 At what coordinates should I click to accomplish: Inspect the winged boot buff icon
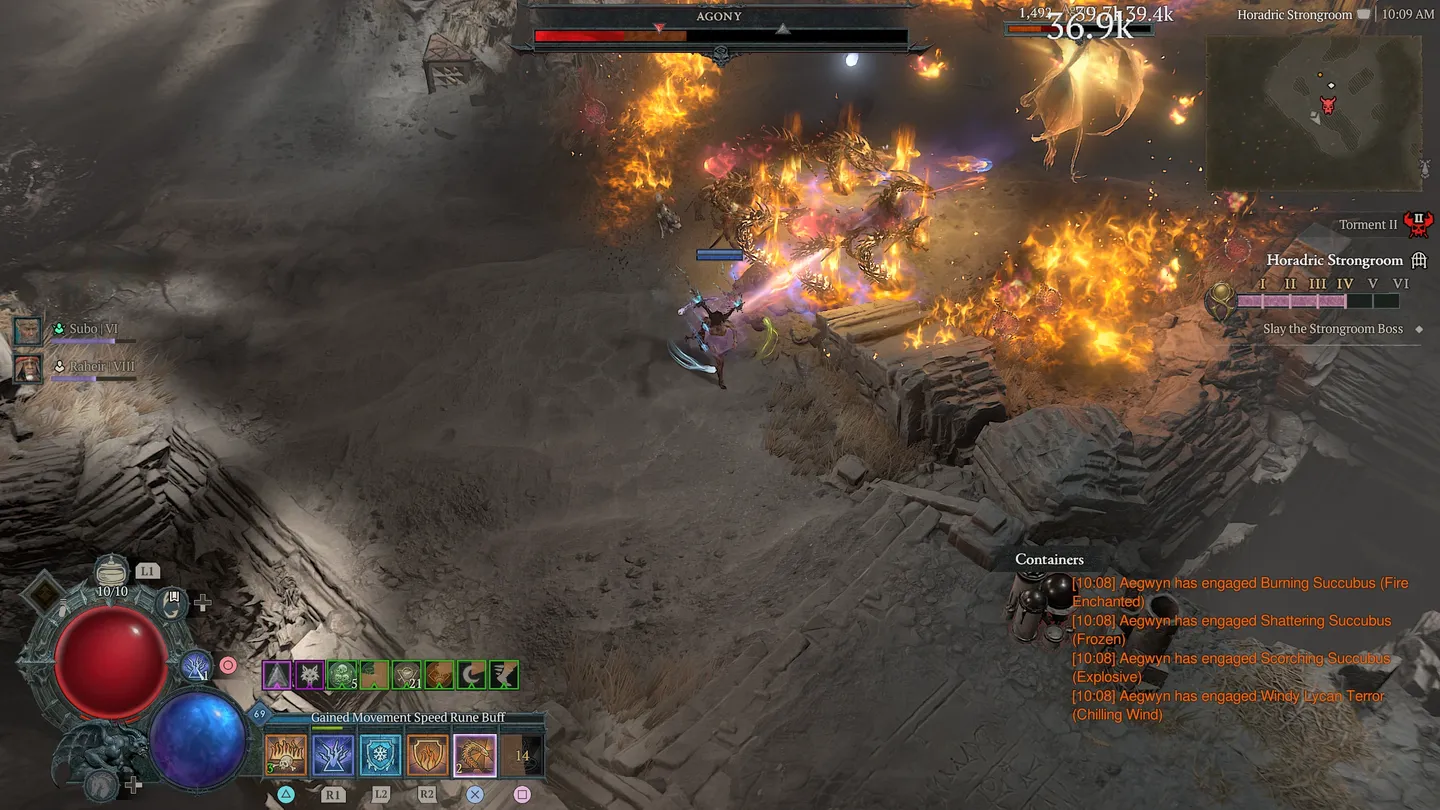click(x=504, y=675)
